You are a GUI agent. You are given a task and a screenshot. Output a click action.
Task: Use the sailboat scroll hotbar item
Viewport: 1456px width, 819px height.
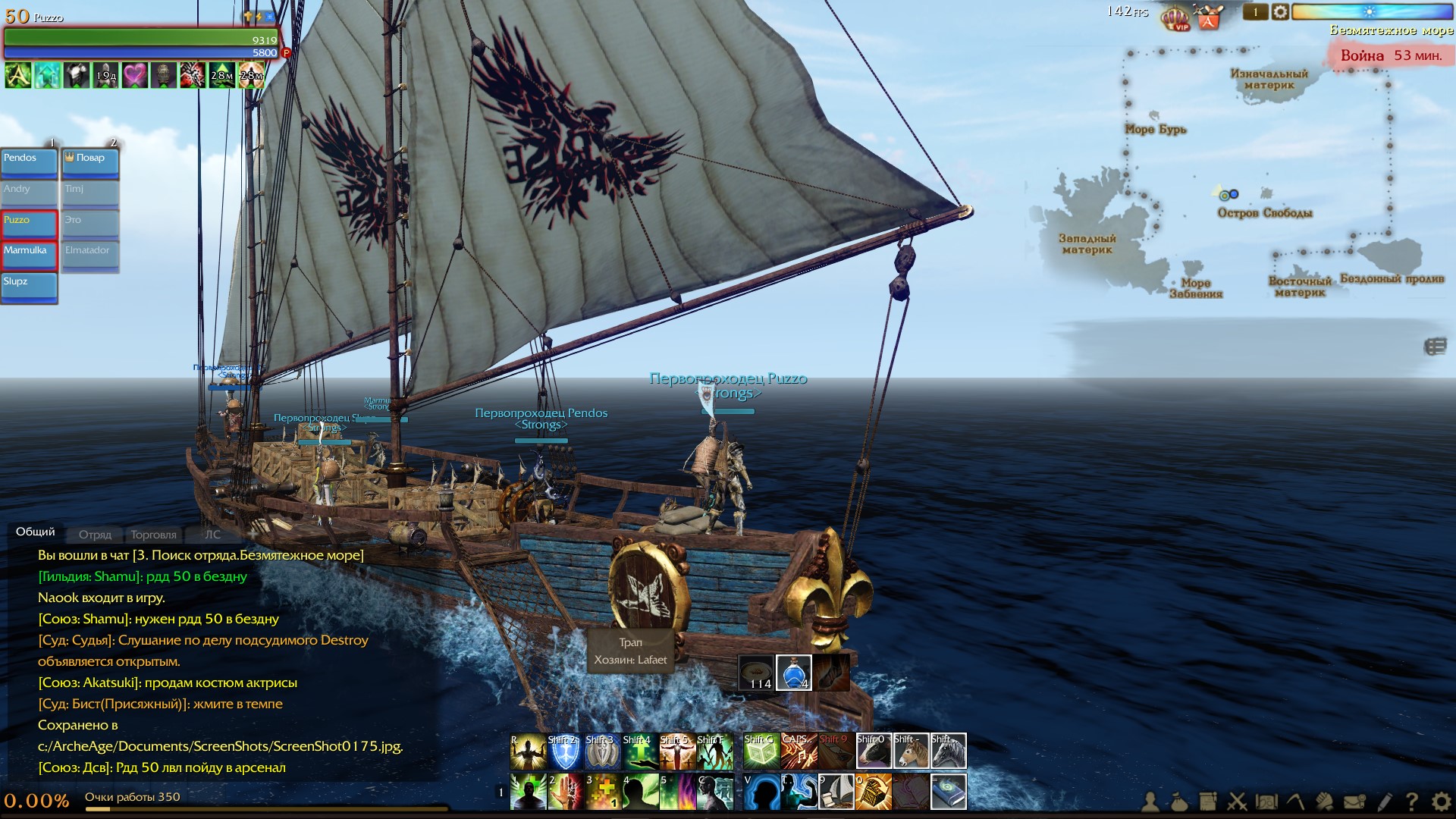point(836,792)
